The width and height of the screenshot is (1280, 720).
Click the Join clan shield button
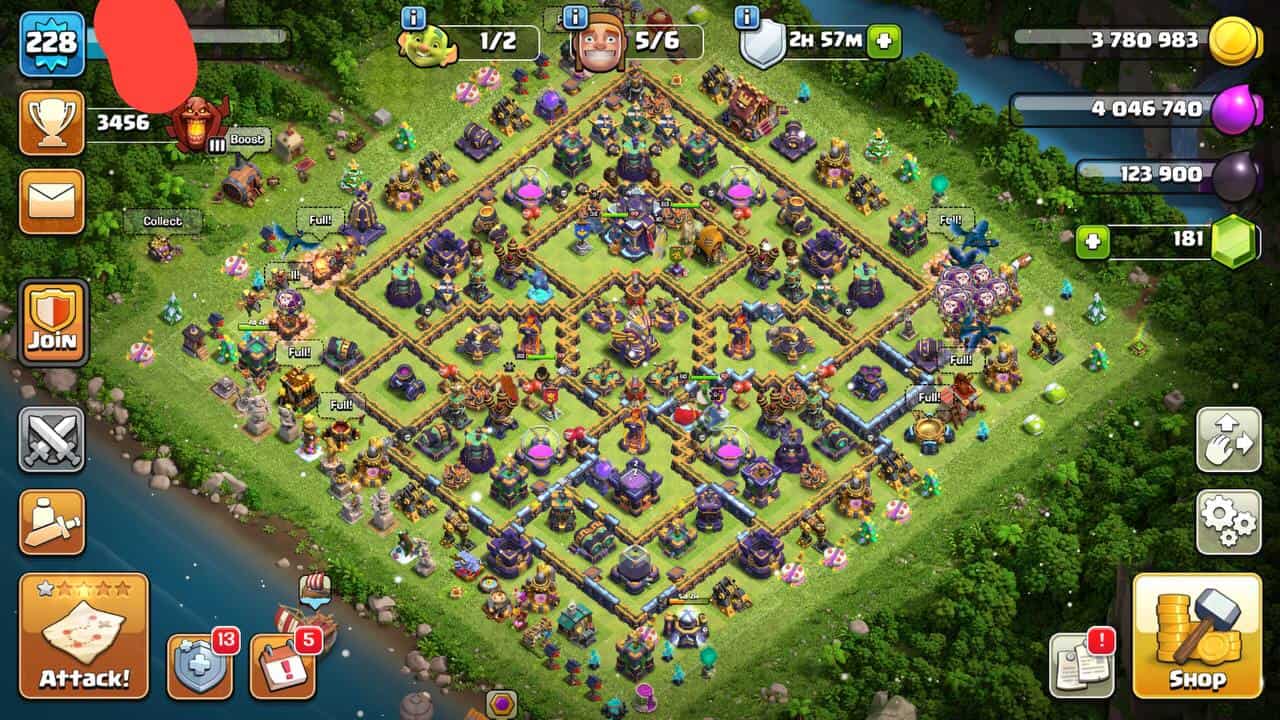pyautogui.click(x=53, y=322)
